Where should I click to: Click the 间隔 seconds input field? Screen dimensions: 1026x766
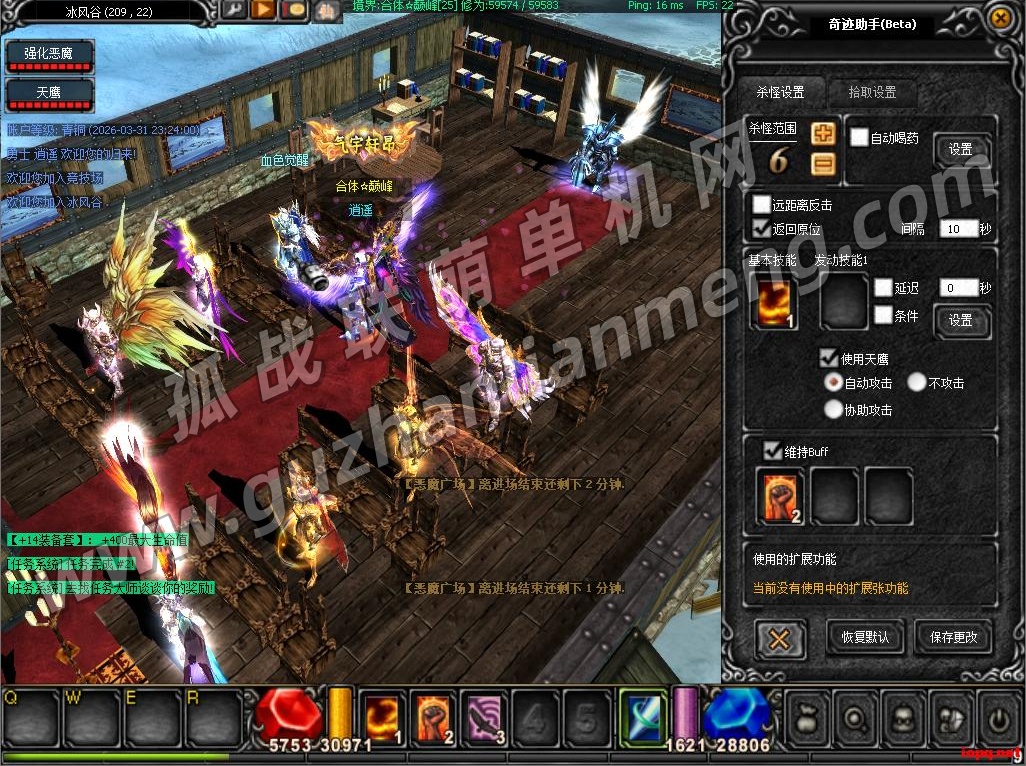(x=957, y=229)
